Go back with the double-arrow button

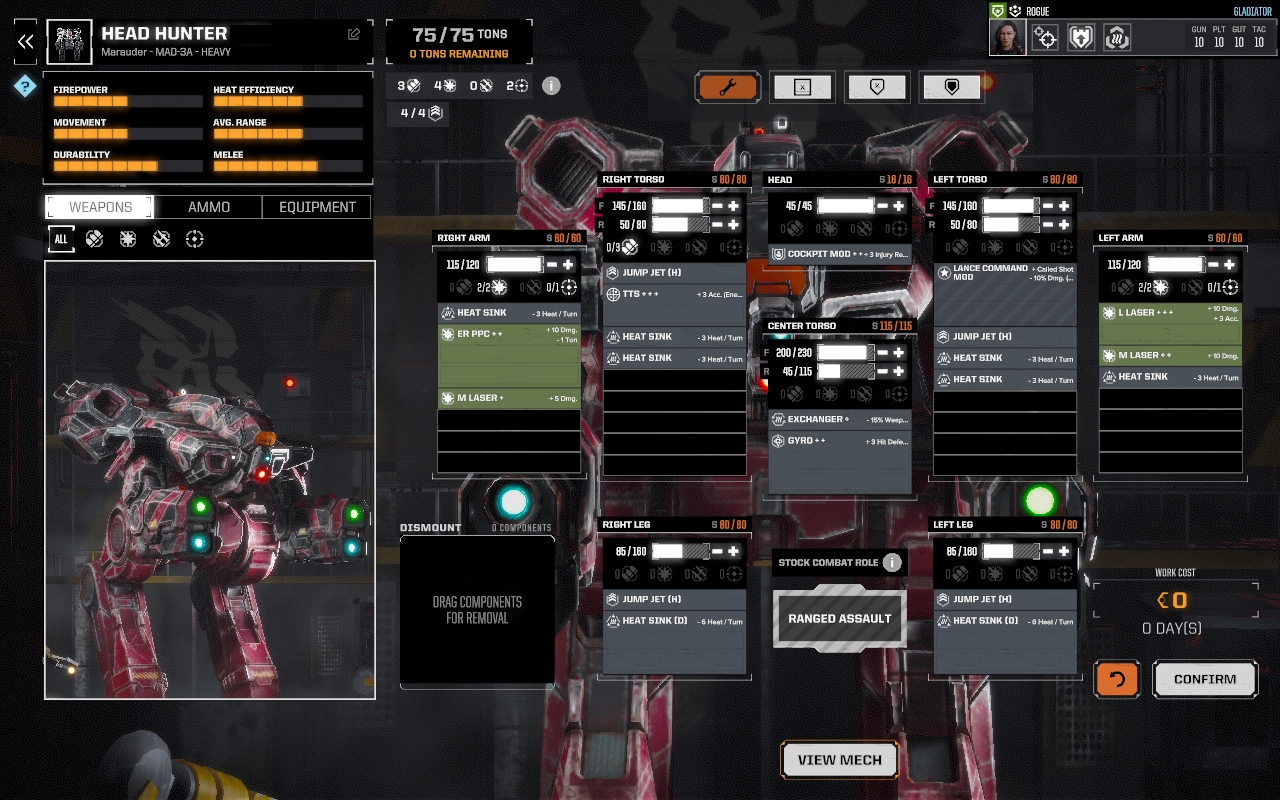[x=25, y=41]
